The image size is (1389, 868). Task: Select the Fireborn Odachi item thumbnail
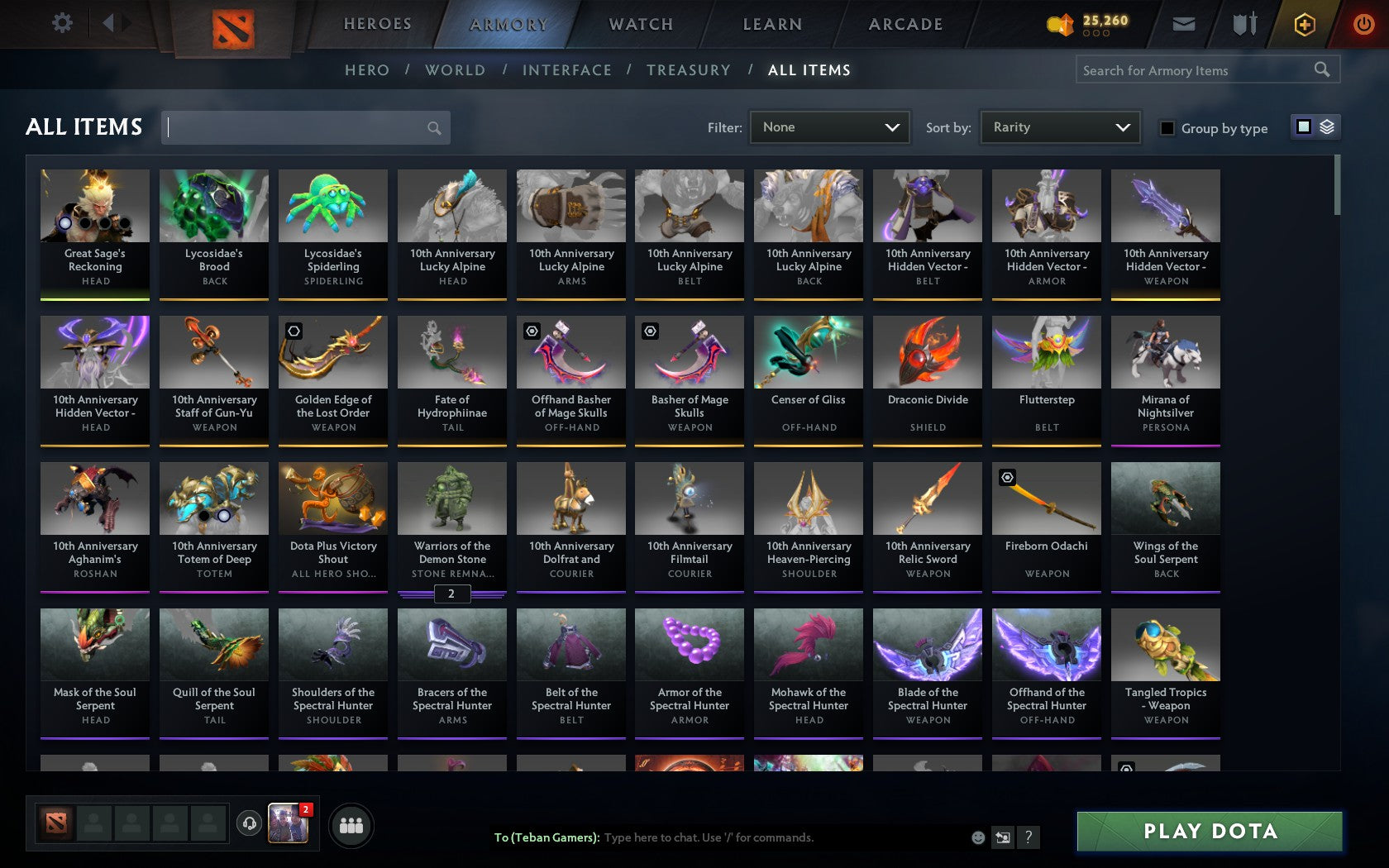[x=1046, y=498]
